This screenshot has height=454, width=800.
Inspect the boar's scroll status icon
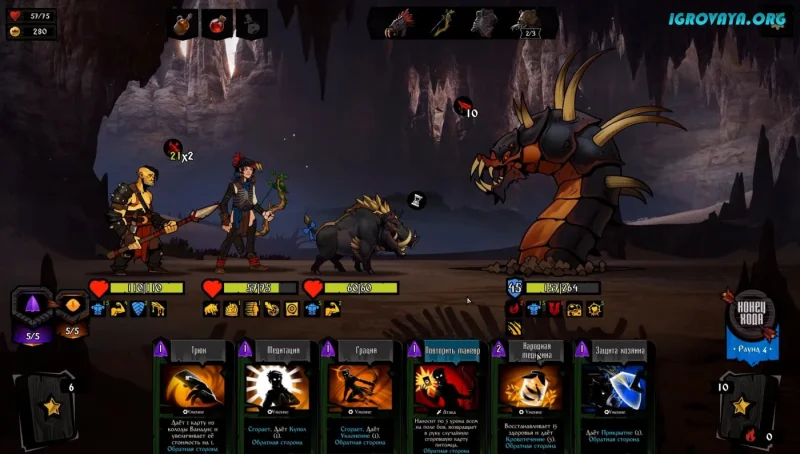(418, 201)
